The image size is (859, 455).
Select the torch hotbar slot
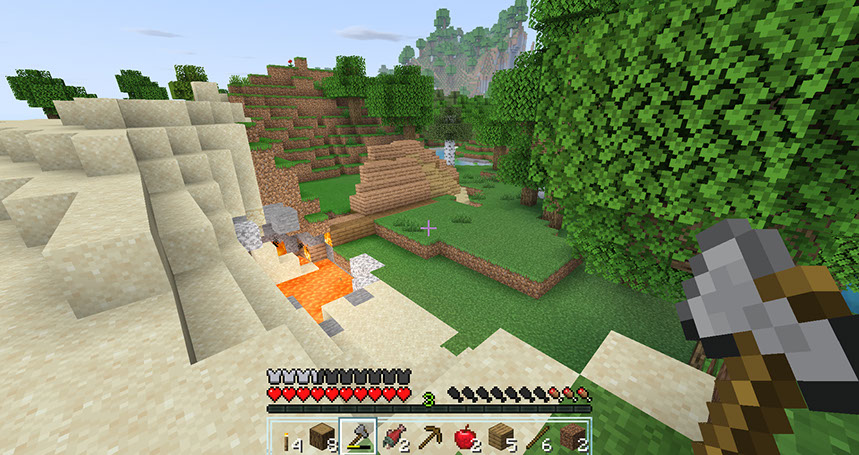pyautogui.click(x=286, y=437)
